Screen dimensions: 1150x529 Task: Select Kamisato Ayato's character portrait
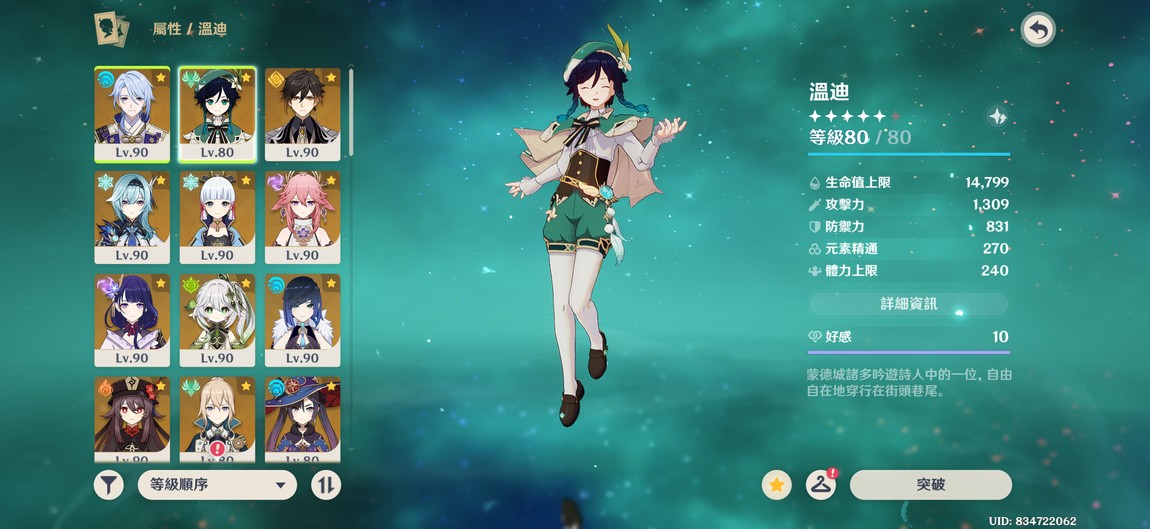pyautogui.click(x=132, y=113)
